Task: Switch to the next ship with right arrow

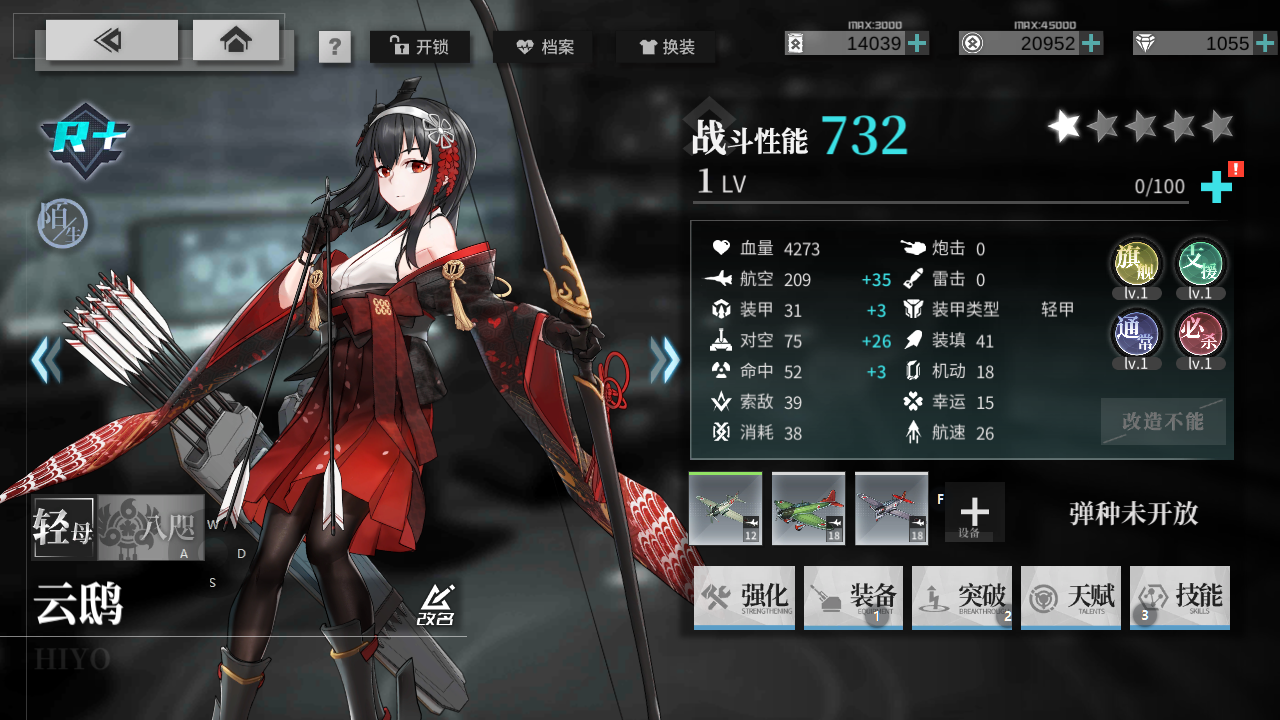Action: tap(665, 360)
